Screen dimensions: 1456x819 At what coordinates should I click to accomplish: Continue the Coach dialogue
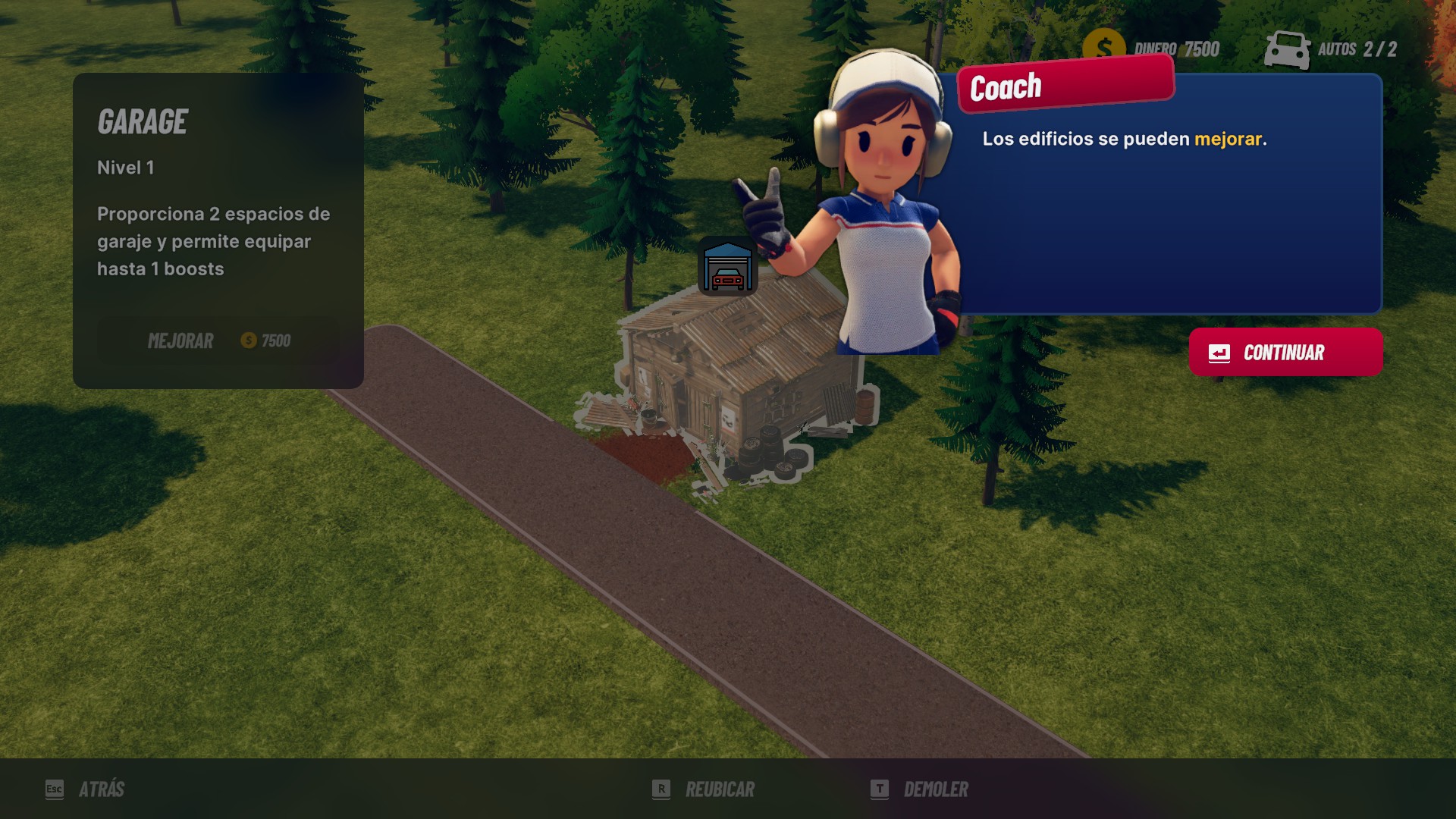click(x=1285, y=353)
